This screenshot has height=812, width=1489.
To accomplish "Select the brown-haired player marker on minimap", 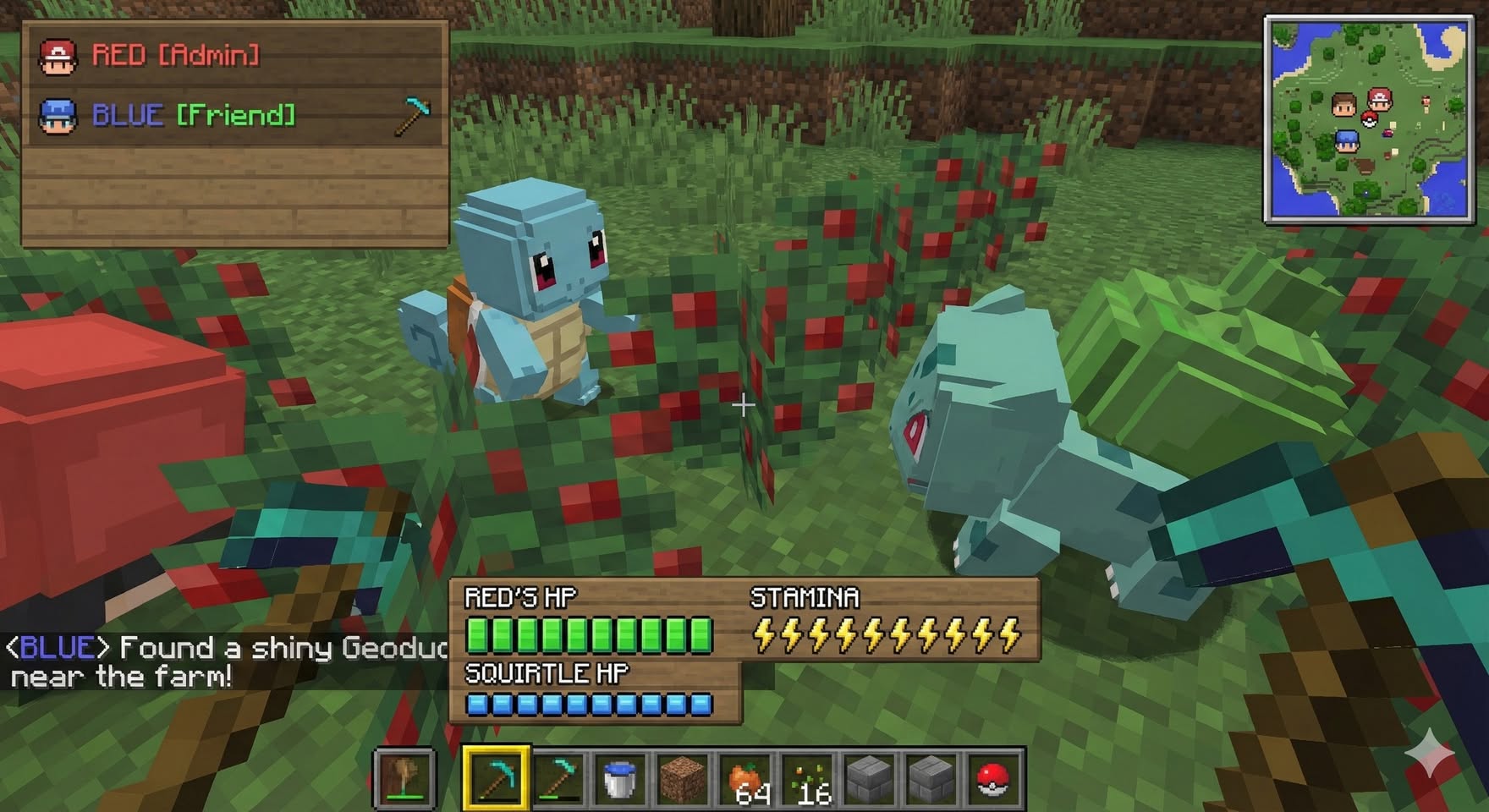I will click(x=1343, y=106).
